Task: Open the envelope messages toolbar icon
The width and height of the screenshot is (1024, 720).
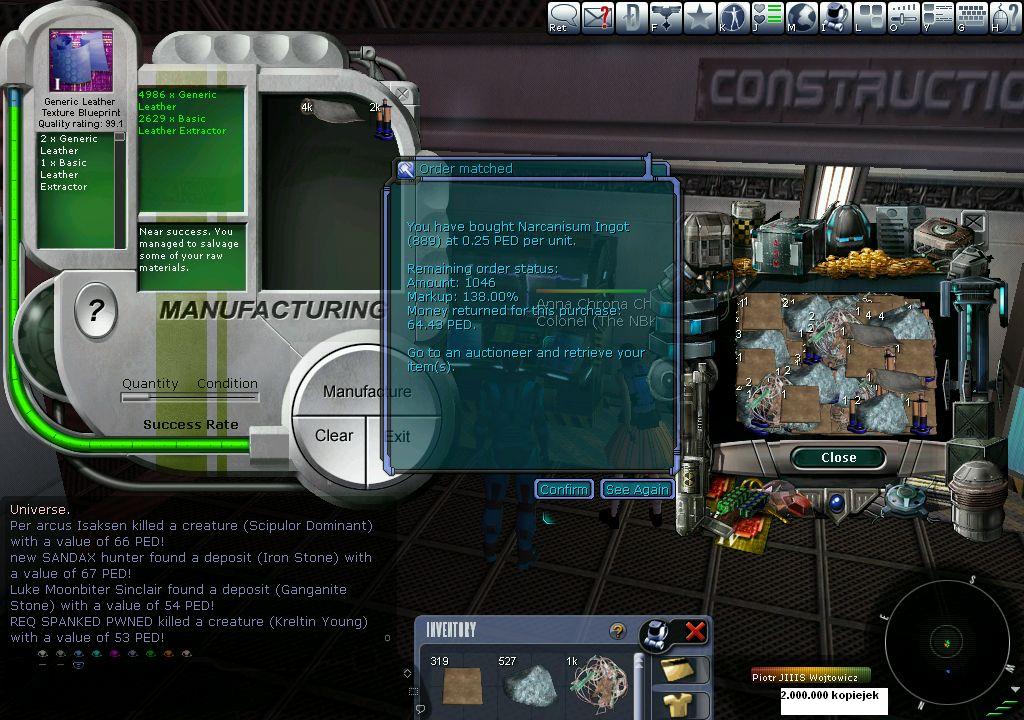Action: coord(597,17)
